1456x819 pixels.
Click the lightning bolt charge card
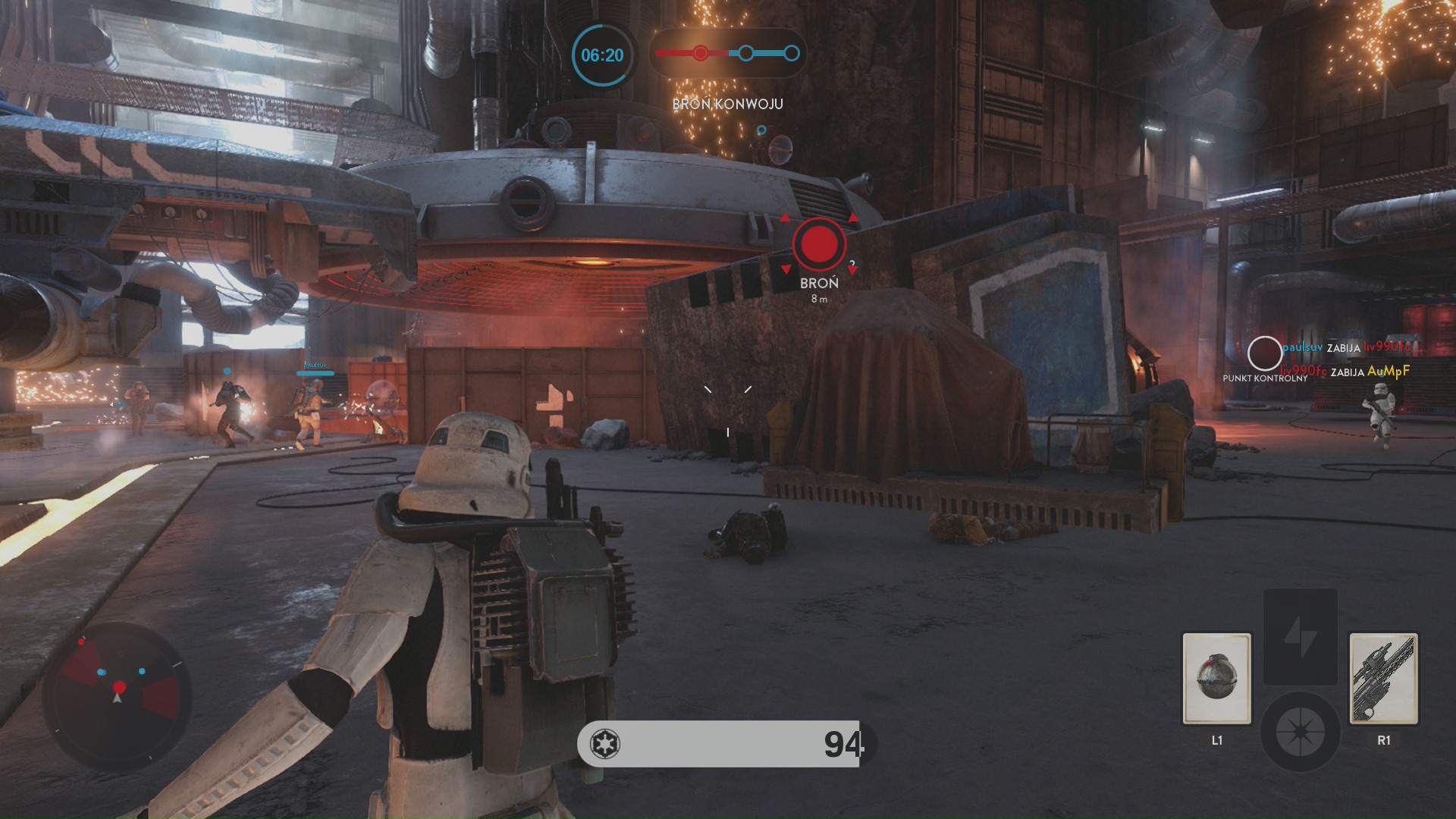pyautogui.click(x=1300, y=637)
